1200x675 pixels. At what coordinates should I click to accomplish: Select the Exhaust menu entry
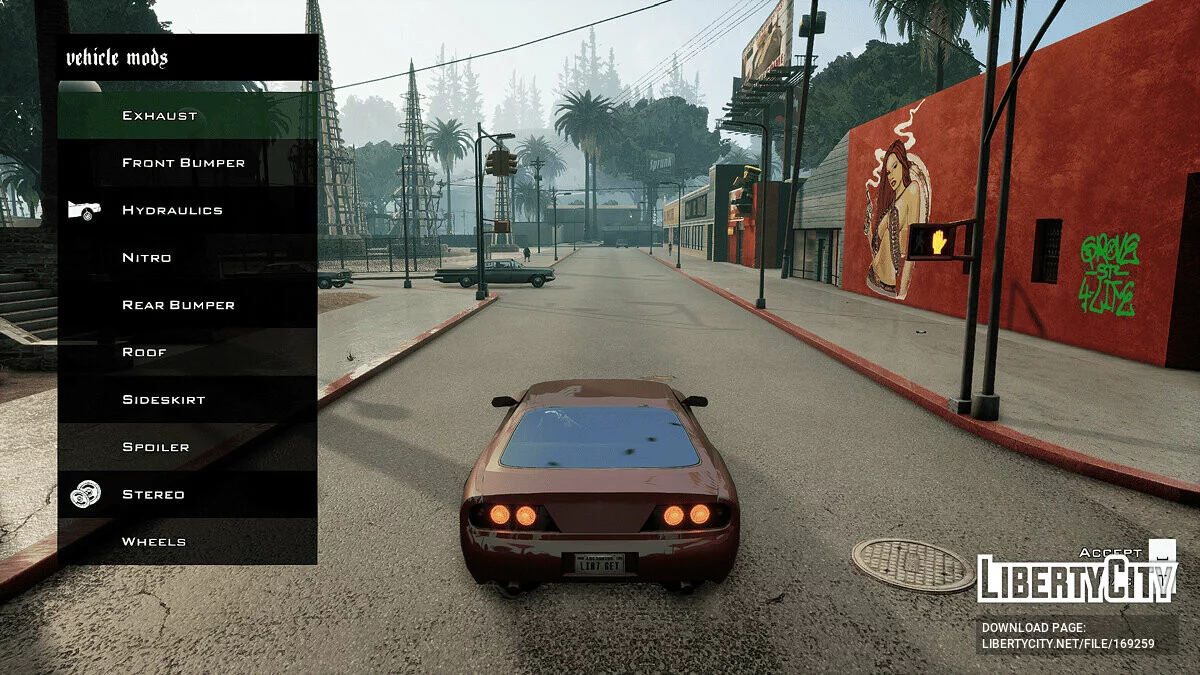pyautogui.click(x=188, y=116)
